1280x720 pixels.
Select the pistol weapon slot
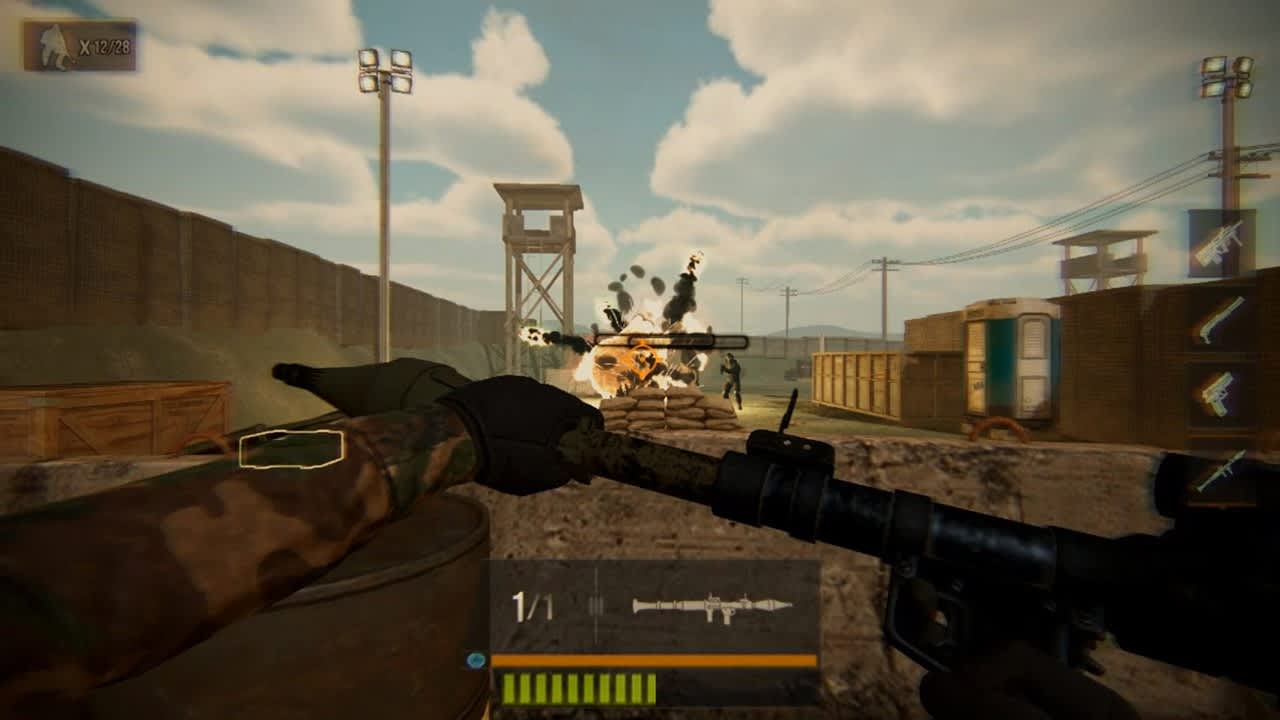coord(1220,395)
